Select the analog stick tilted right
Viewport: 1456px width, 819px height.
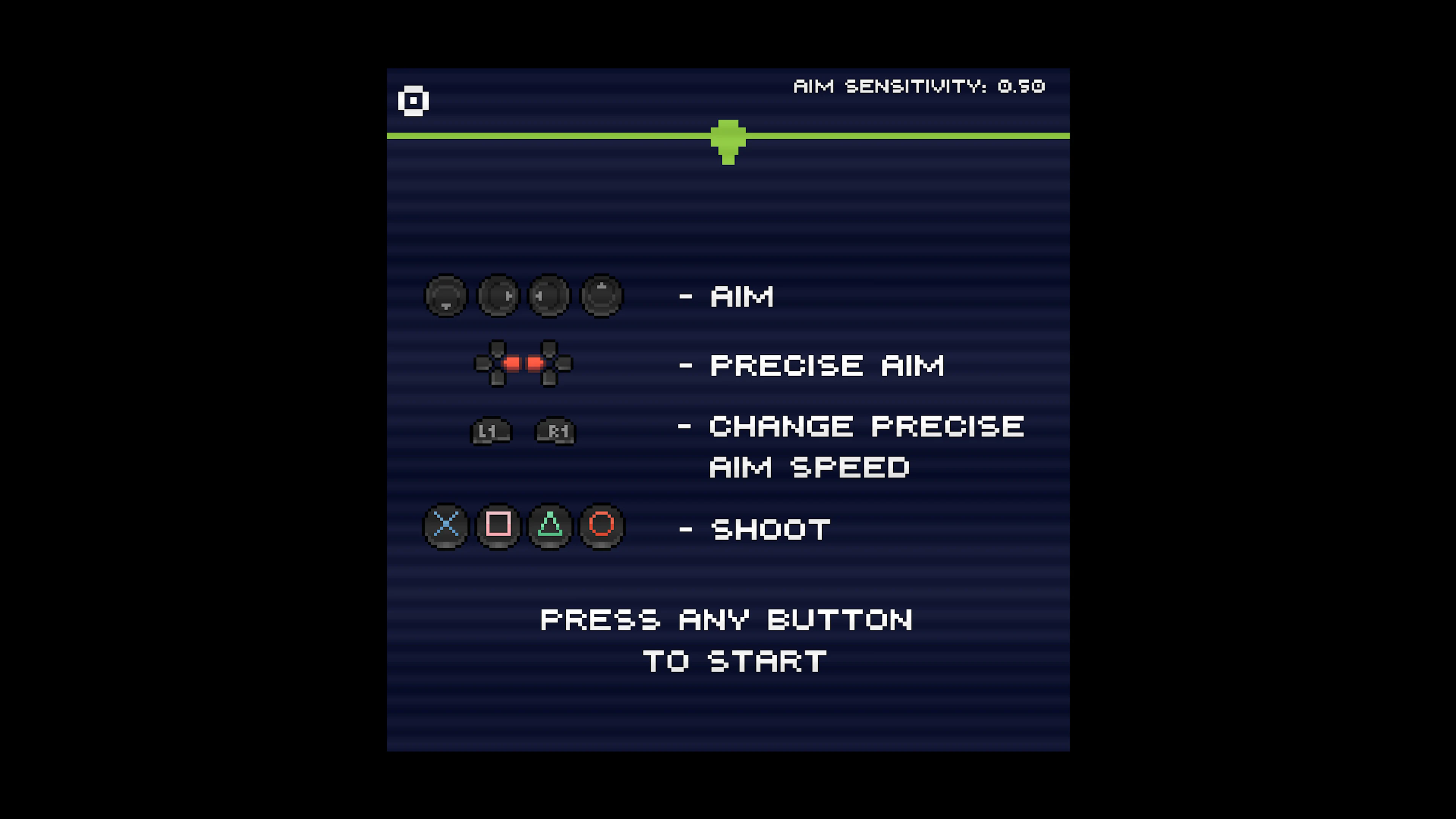point(498,296)
